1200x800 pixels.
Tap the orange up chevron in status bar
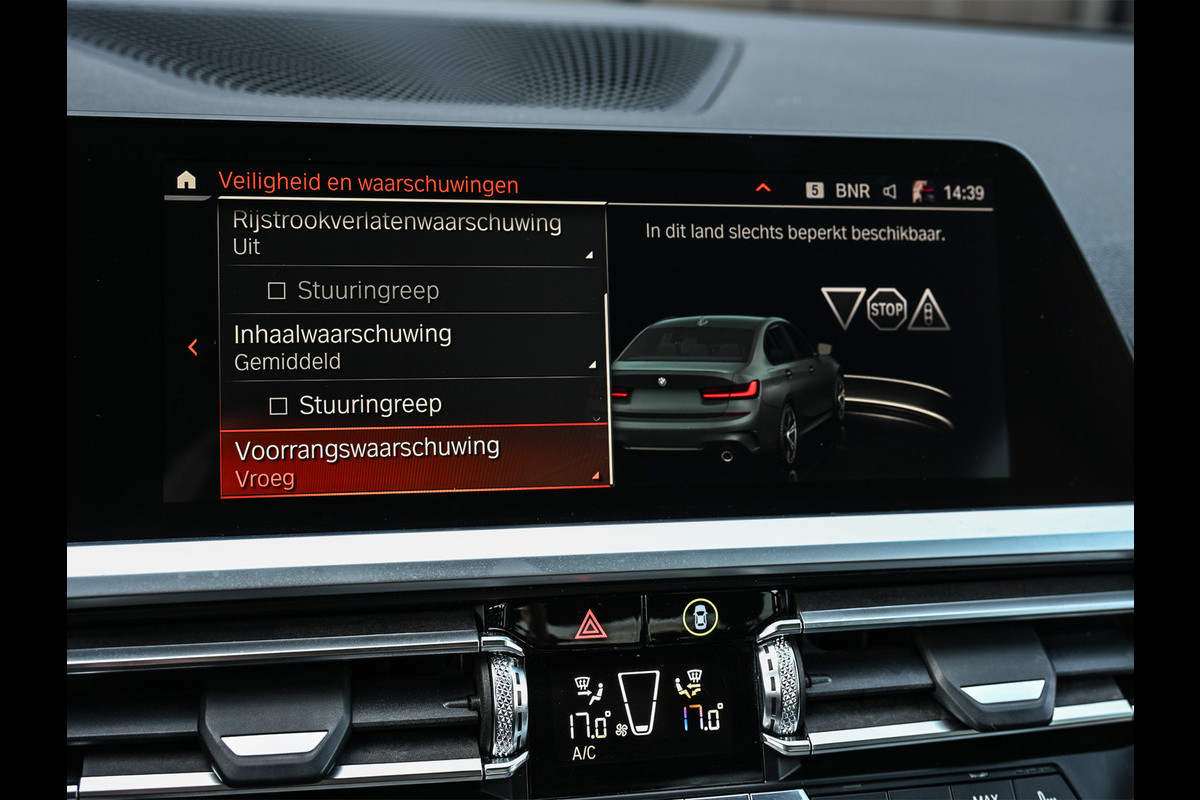(x=763, y=188)
